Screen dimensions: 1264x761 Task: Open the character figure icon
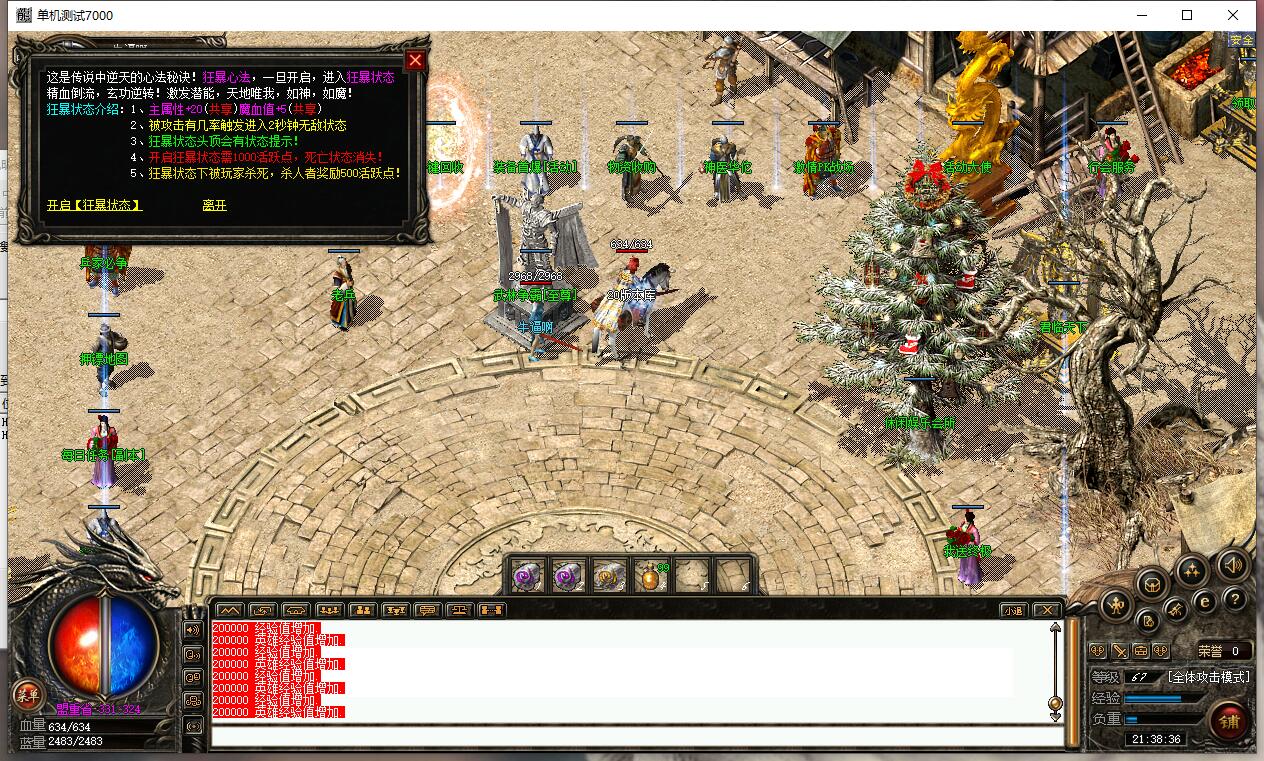(1117, 605)
